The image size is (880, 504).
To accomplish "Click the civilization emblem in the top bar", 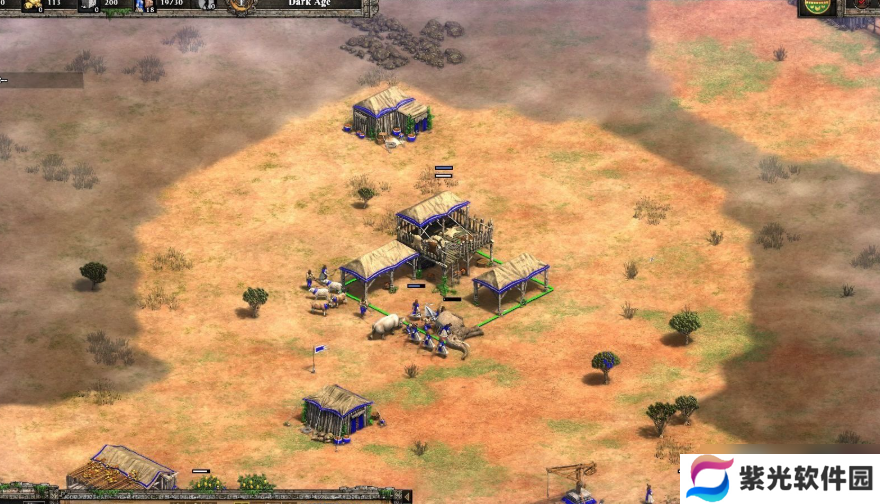I will pyautogui.click(x=240, y=5).
